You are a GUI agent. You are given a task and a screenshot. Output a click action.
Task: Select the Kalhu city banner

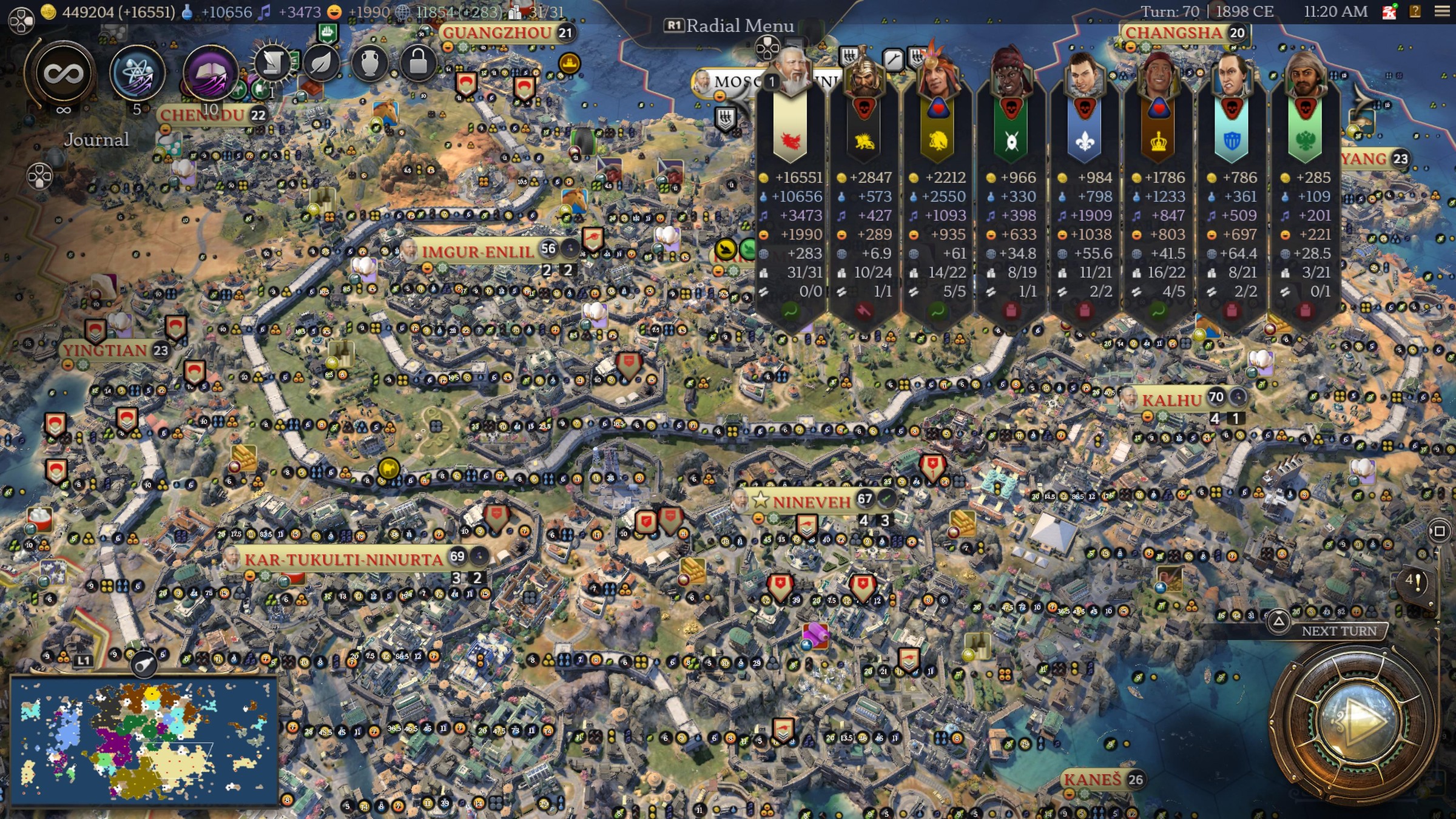pyautogui.click(x=1171, y=400)
